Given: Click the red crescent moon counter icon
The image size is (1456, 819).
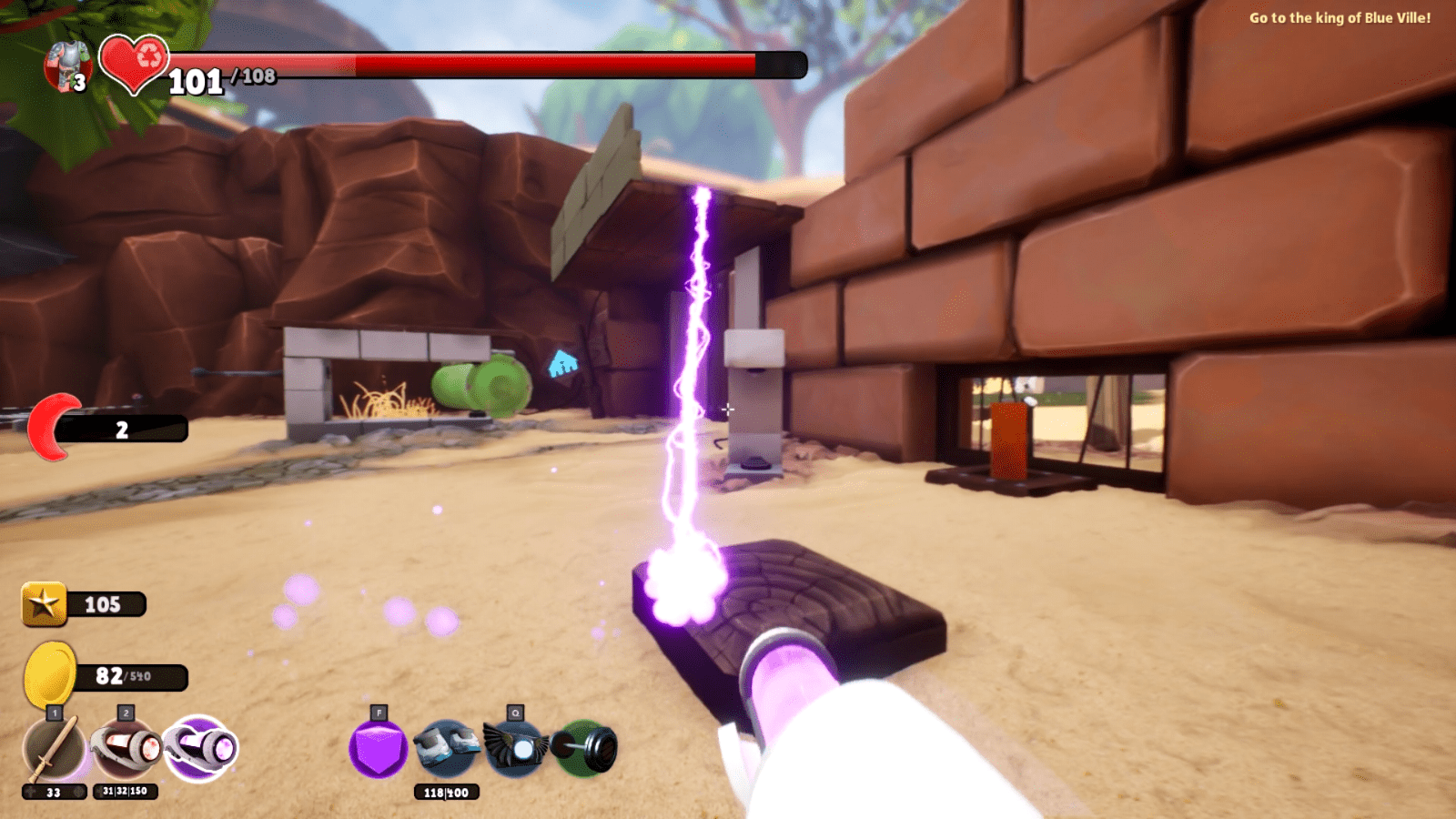Looking at the screenshot, I should 53,424.
